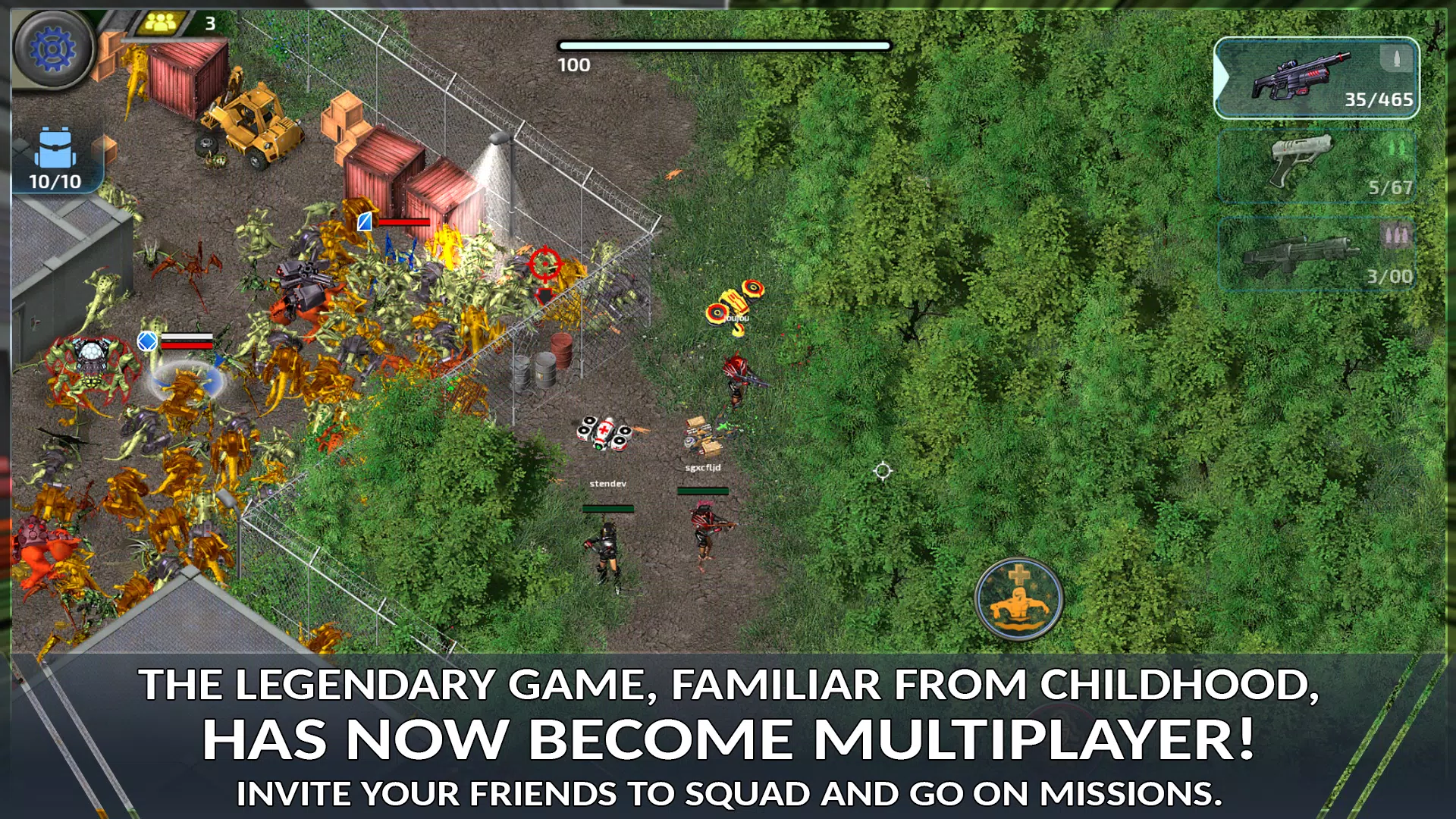Switch to the pistol weapon slot showing 5/67
The width and height of the screenshot is (1456, 819).
click(1318, 165)
